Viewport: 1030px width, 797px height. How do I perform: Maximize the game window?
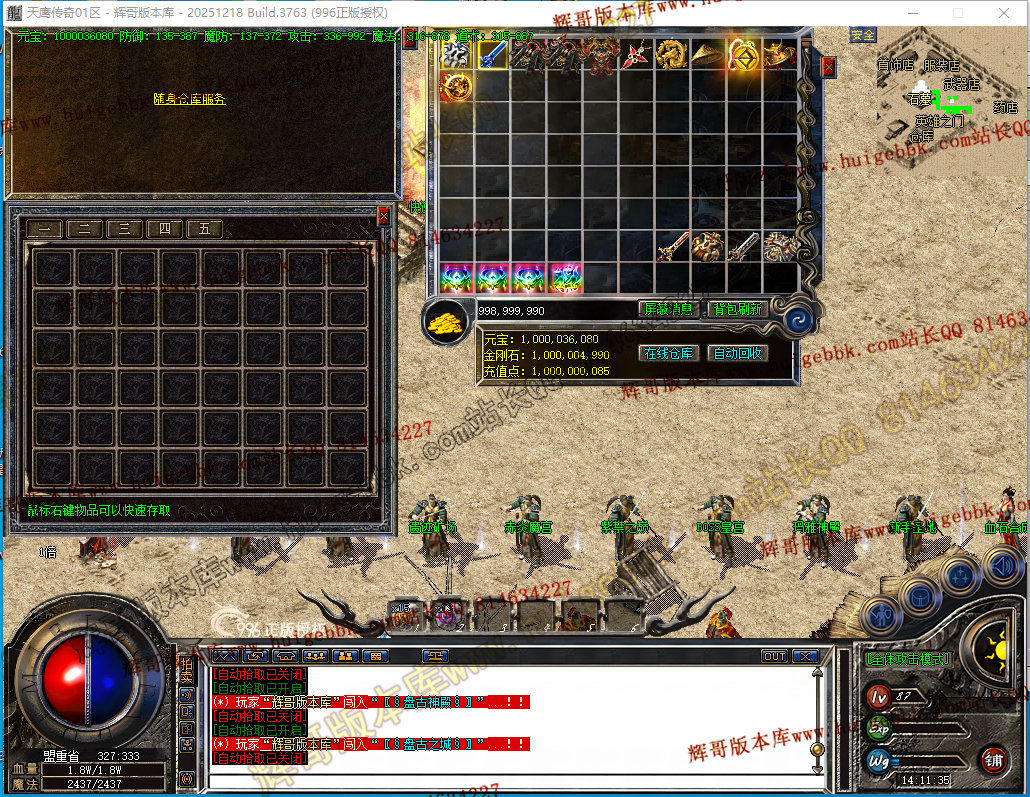(x=958, y=13)
